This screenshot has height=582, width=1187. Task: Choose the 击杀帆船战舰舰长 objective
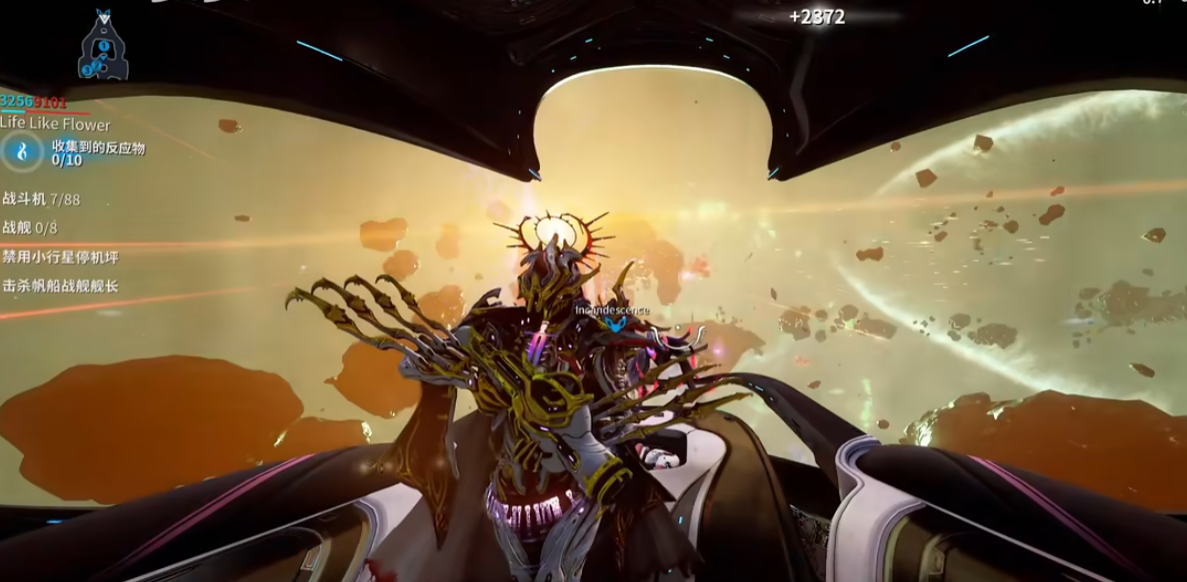coord(60,286)
